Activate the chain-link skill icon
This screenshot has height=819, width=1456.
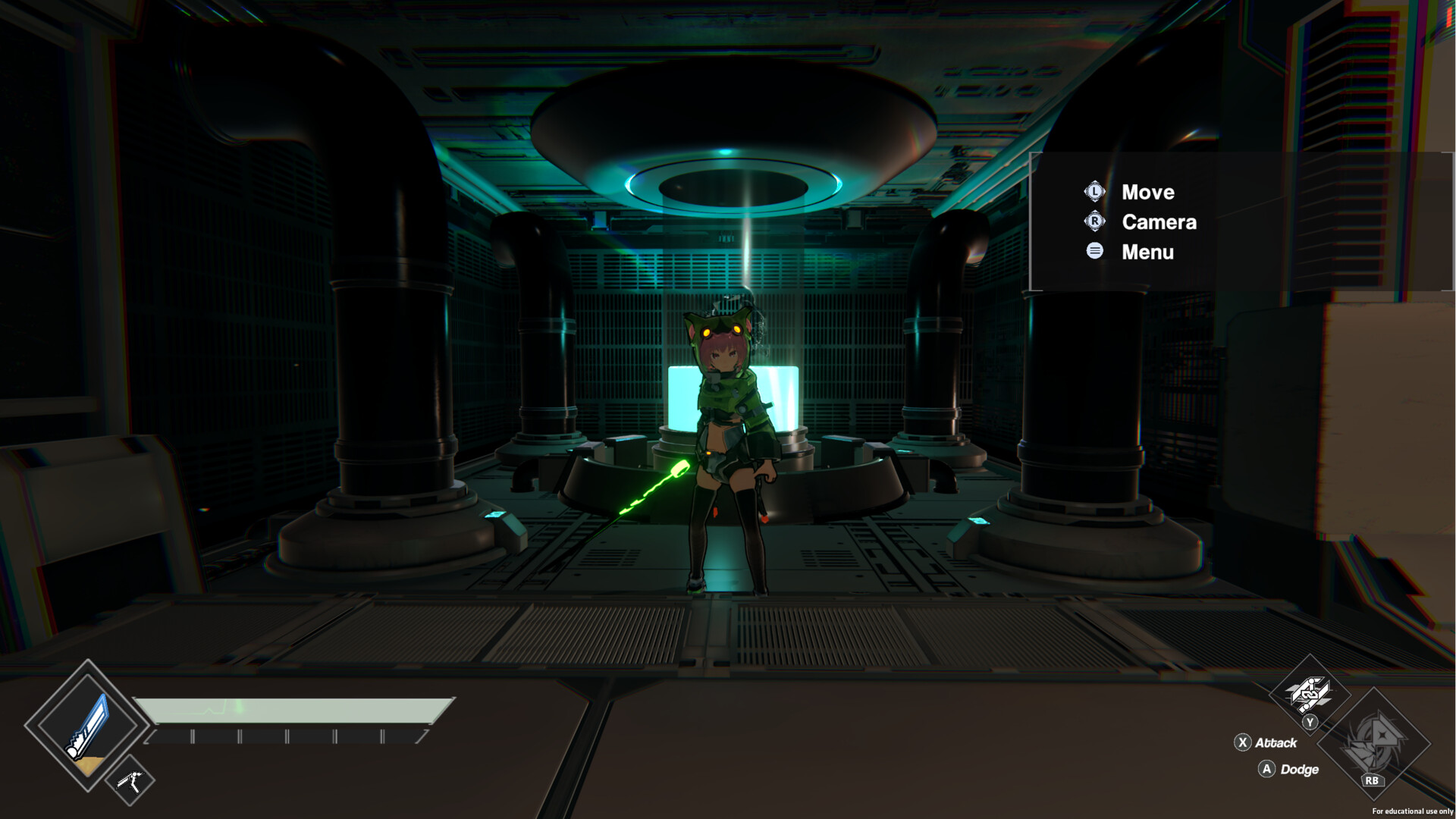[x=1310, y=692]
